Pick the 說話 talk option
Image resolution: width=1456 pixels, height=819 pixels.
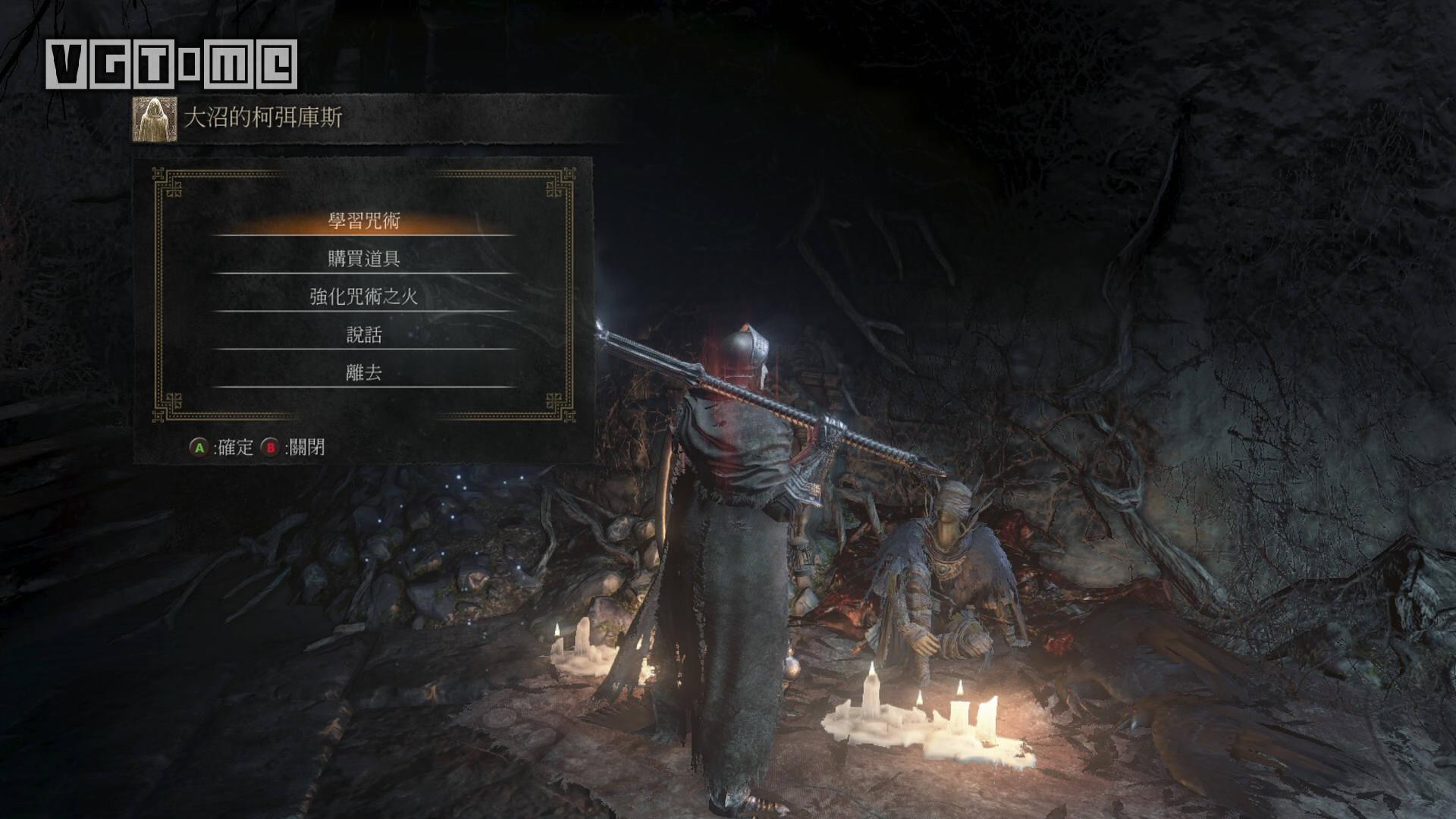click(364, 334)
